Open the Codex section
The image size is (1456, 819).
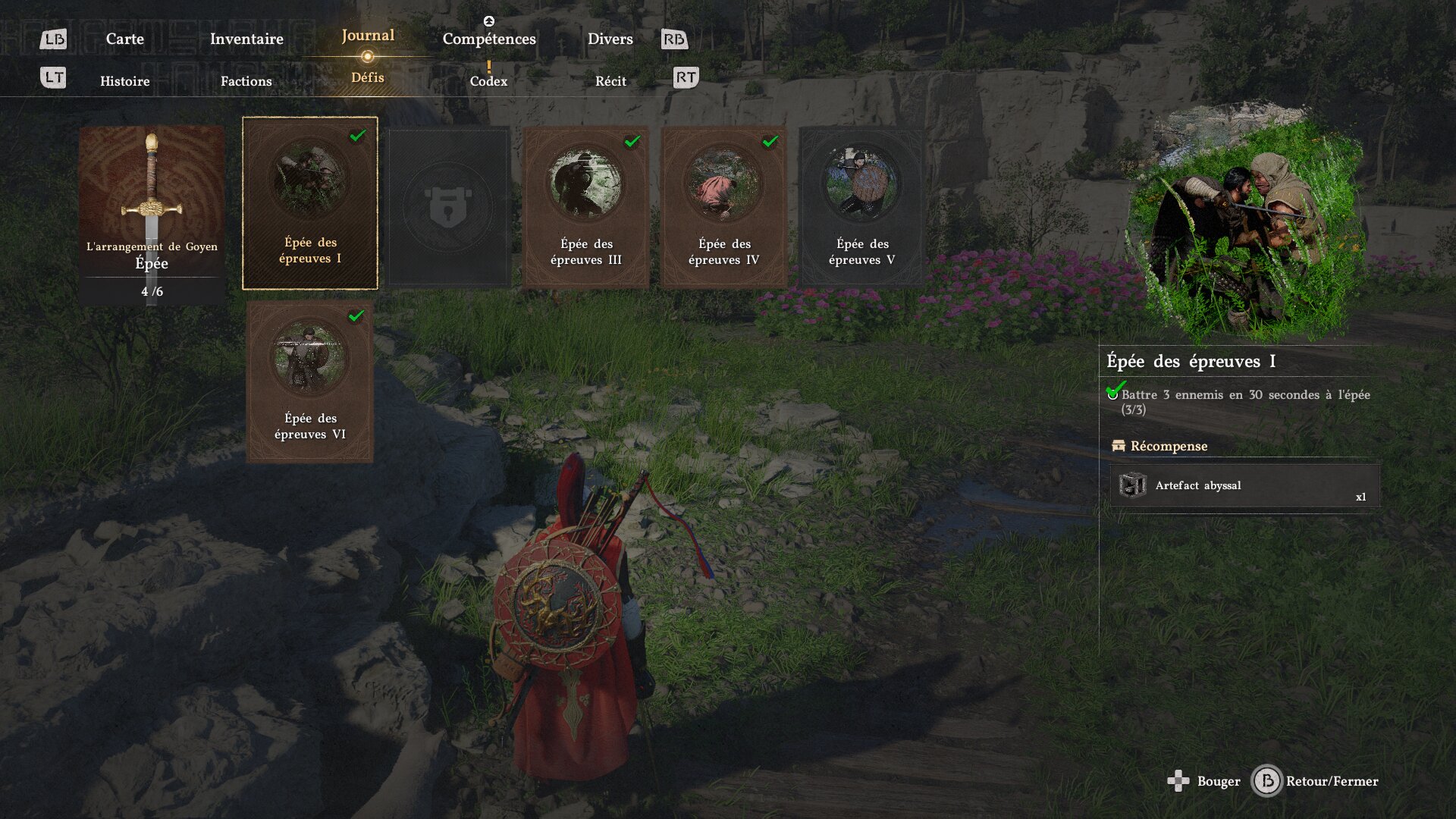tap(488, 81)
